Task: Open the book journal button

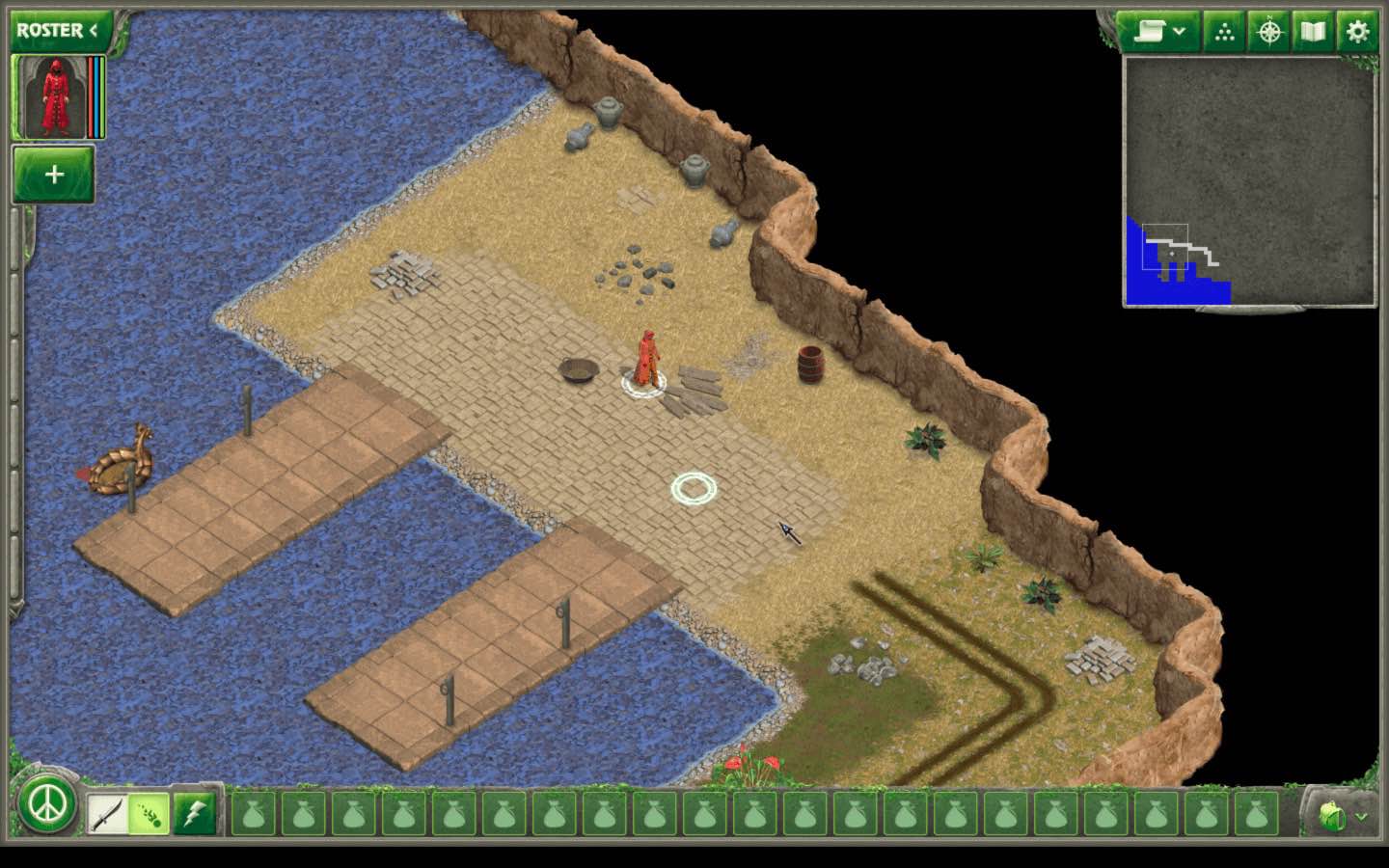Action: tap(1313, 32)
